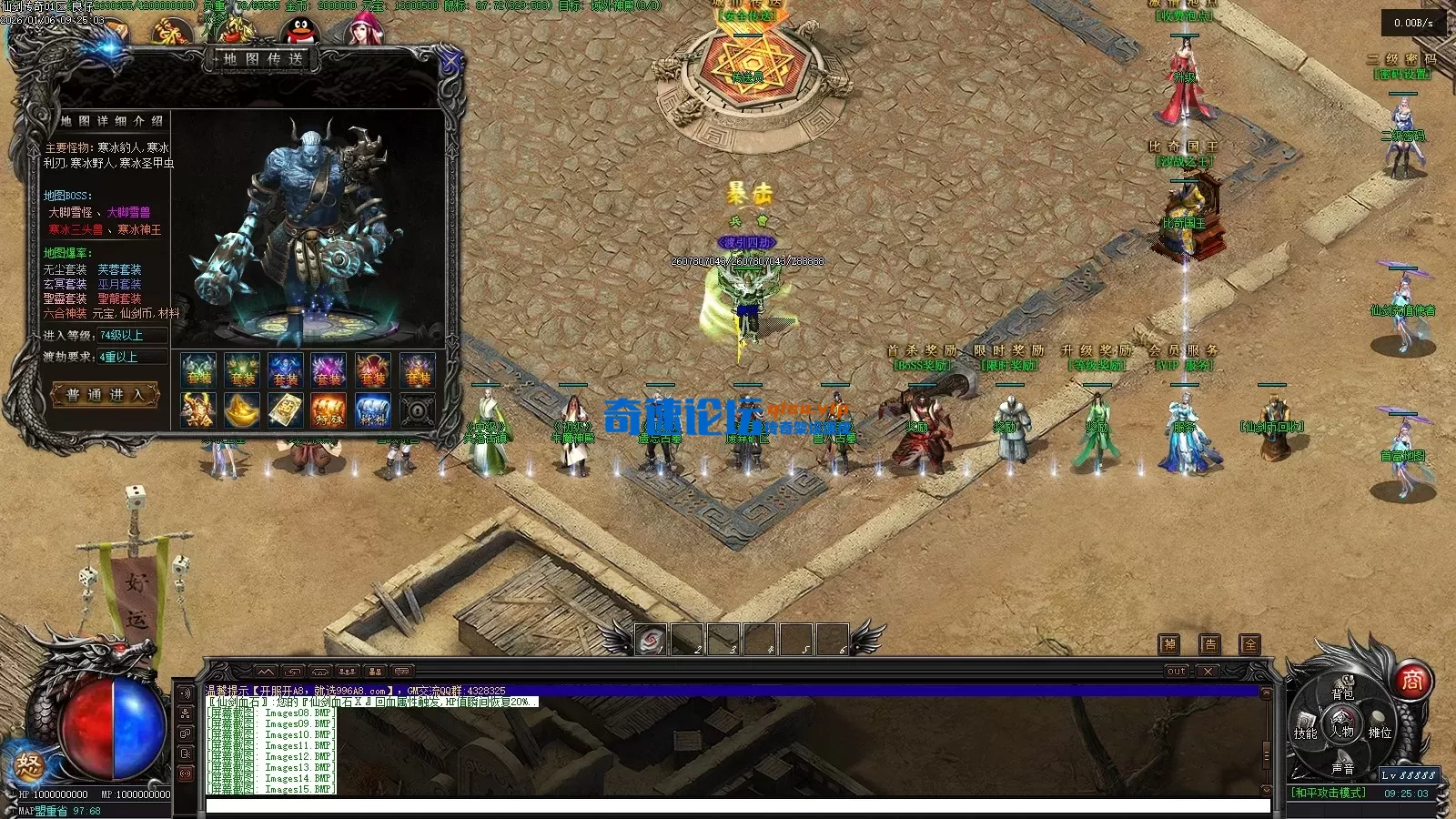Click the locked slot icon in drop grid
Screen dimensions: 1456x819
click(x=417, y=409)
